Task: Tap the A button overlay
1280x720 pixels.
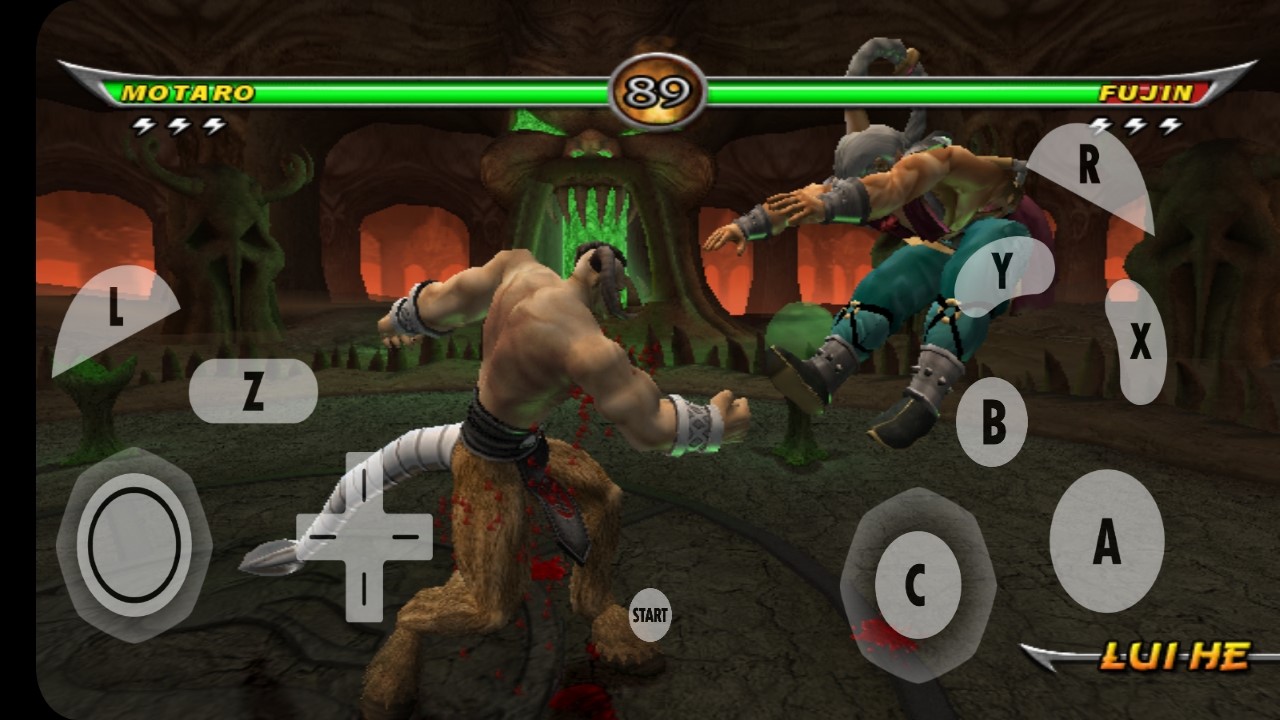Action: point(1106,541)
